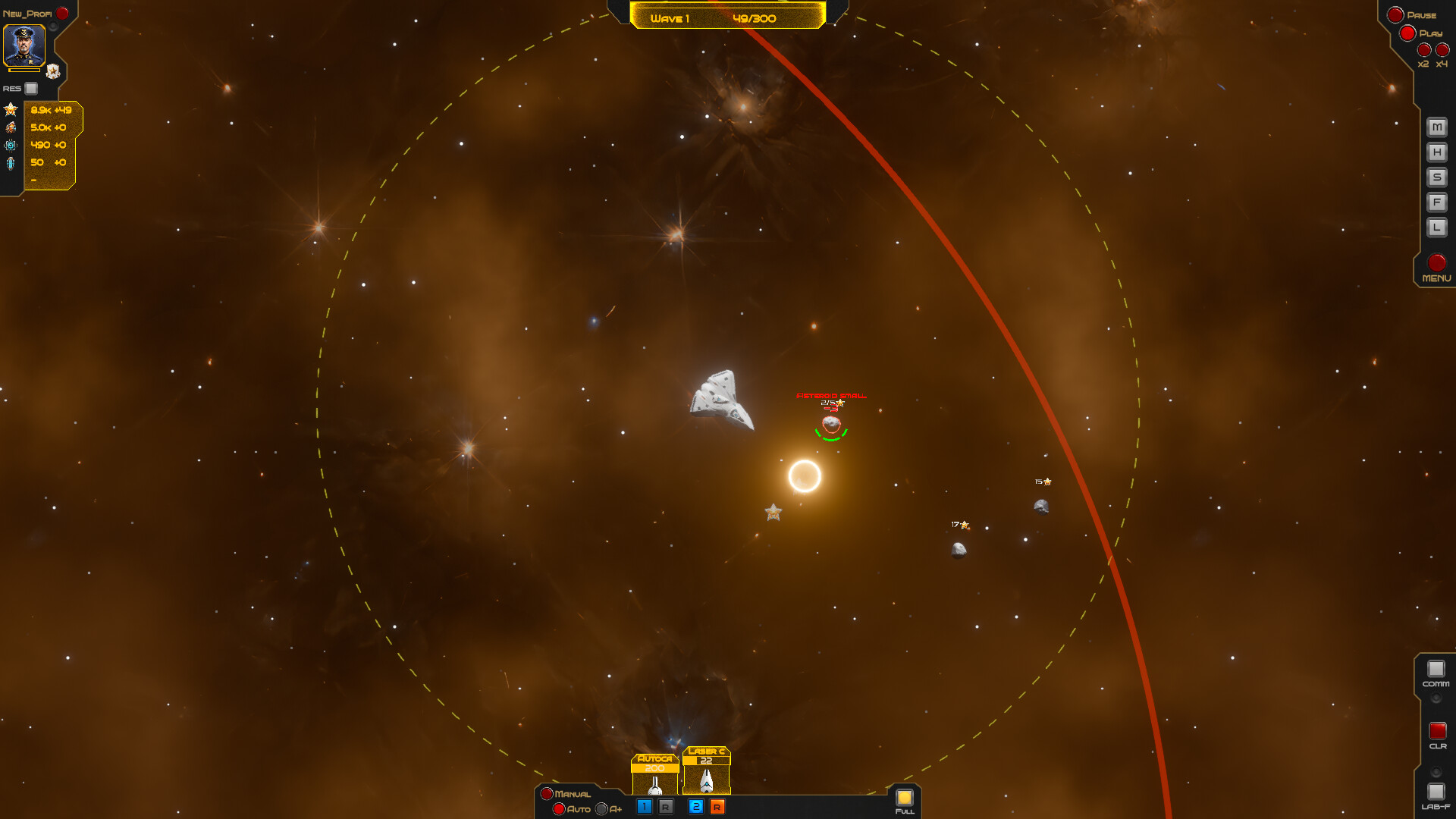Click the star points resource icon
The width and height of the screenshot is (1456, 819).
[11, 108]
